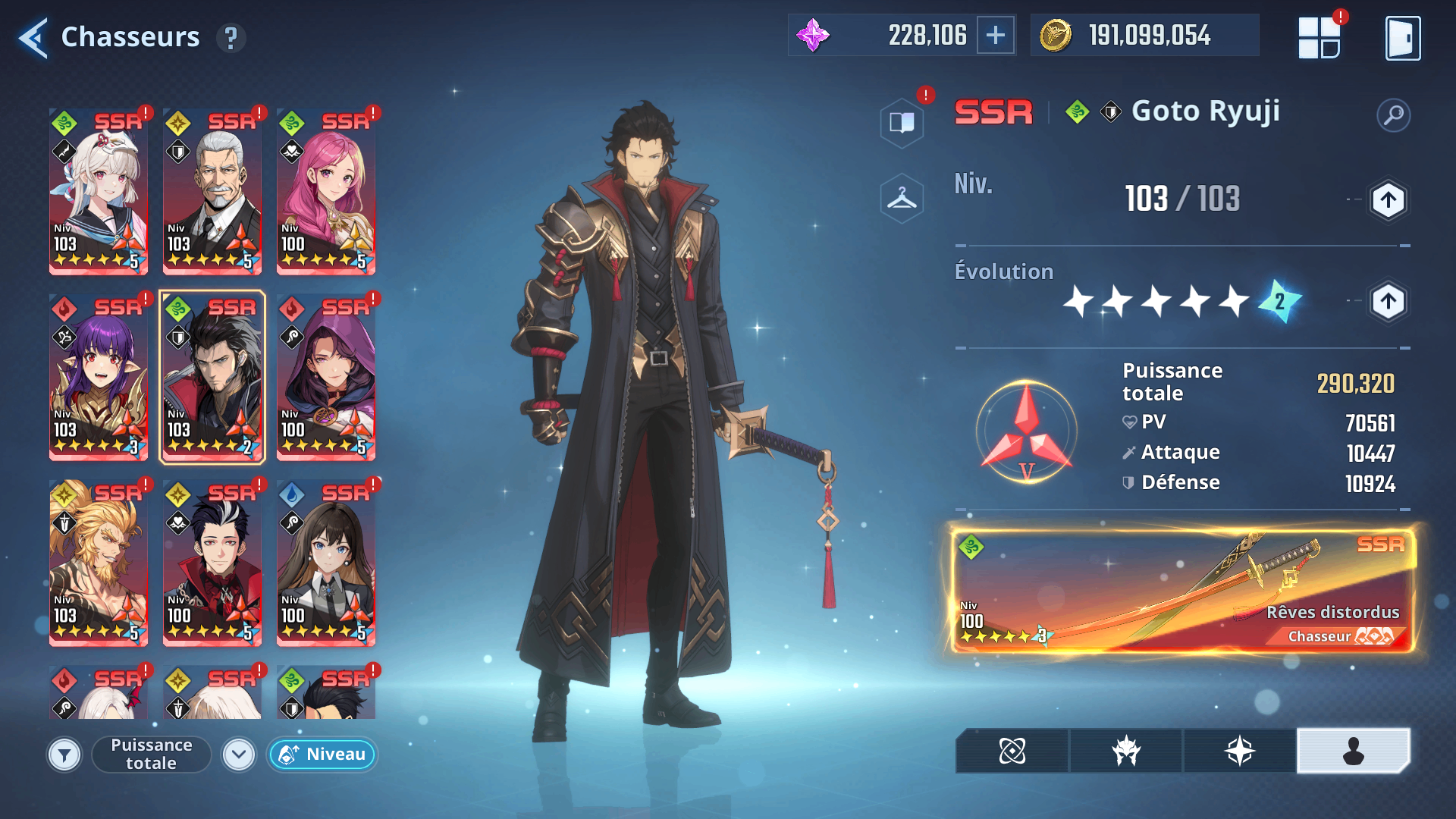The width and height of the screenshot is (1456, 819).
Task: Exit via the door icon
Action: (1402, 38)
